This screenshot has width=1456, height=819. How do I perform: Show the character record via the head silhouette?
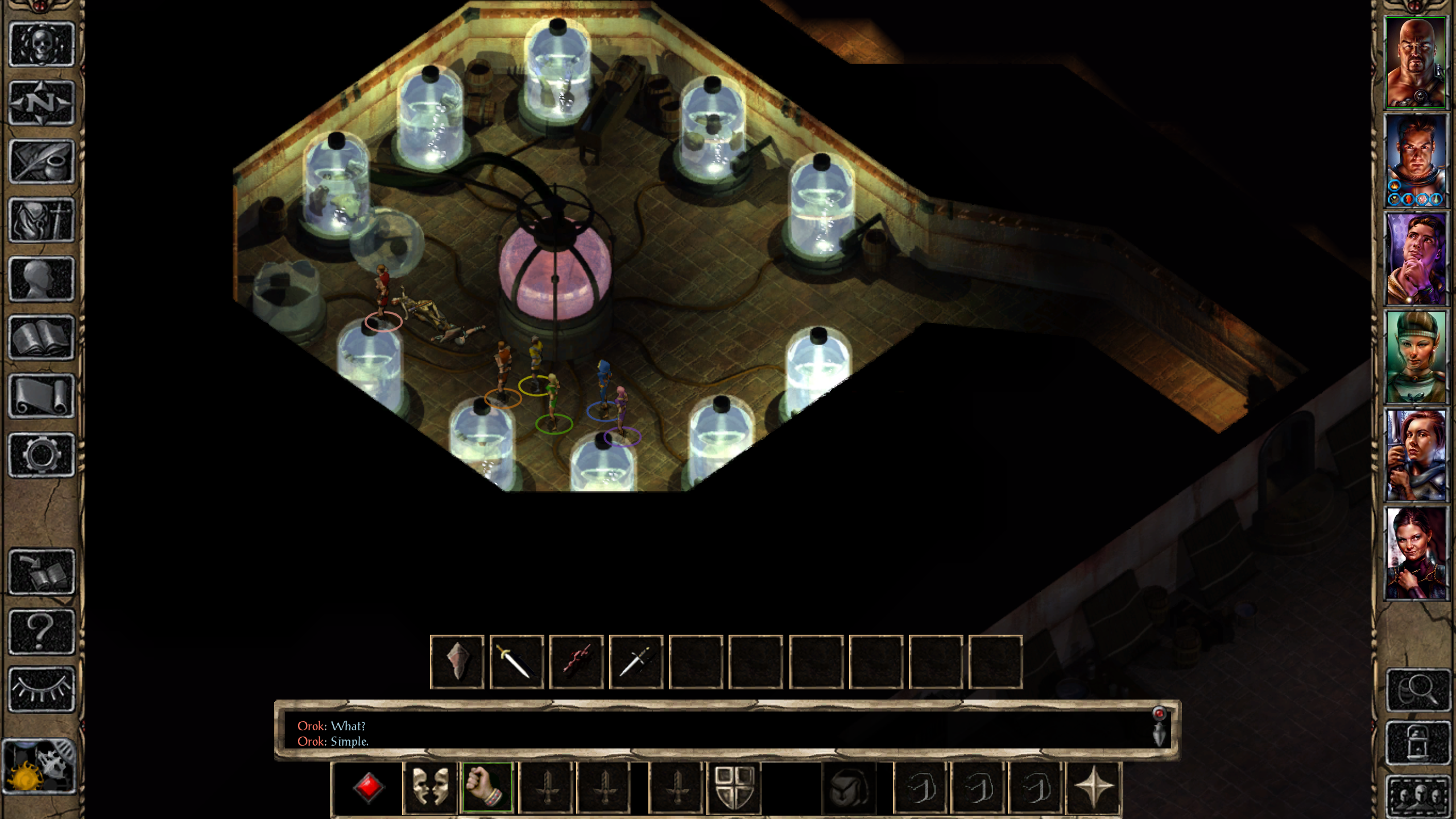[42, 279]
